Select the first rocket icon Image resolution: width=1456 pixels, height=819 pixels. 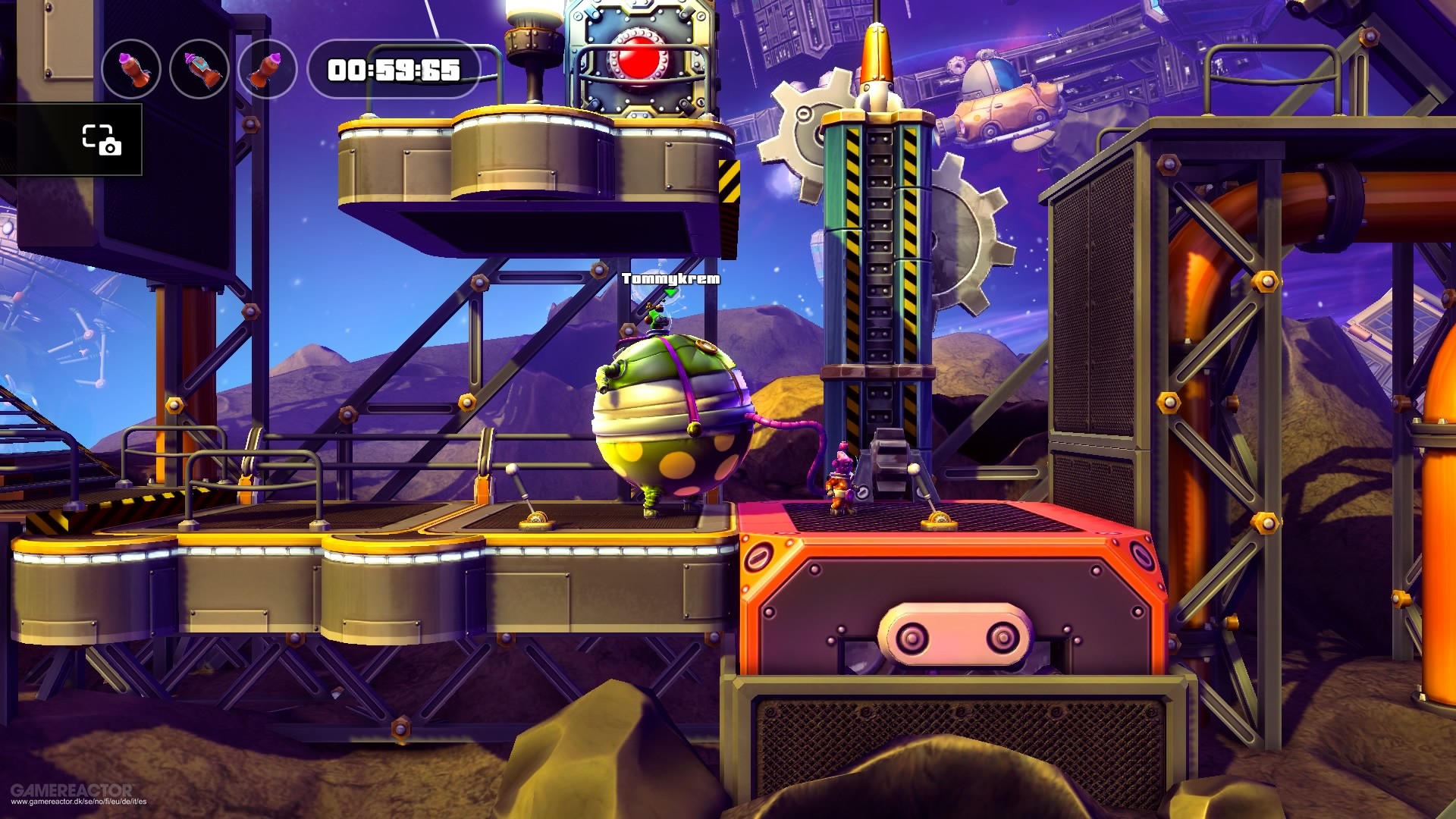coord(131,69)
